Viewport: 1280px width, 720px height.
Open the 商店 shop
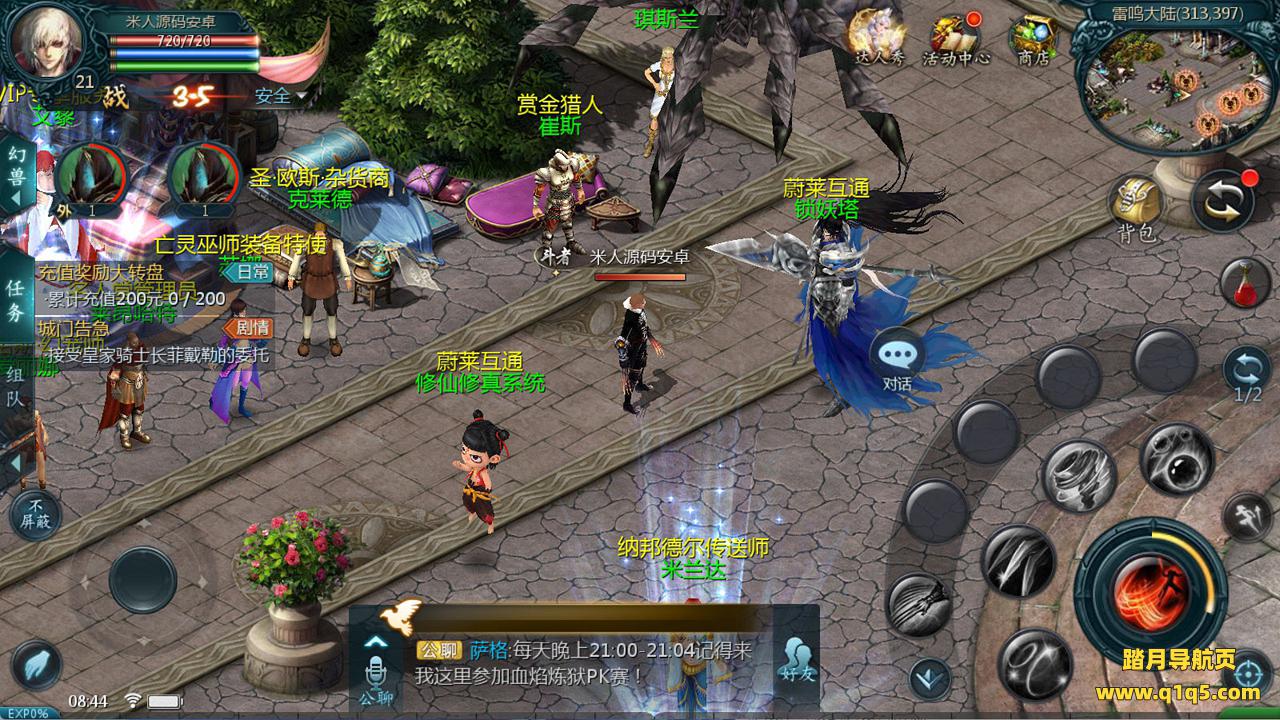coord(1032,40)
